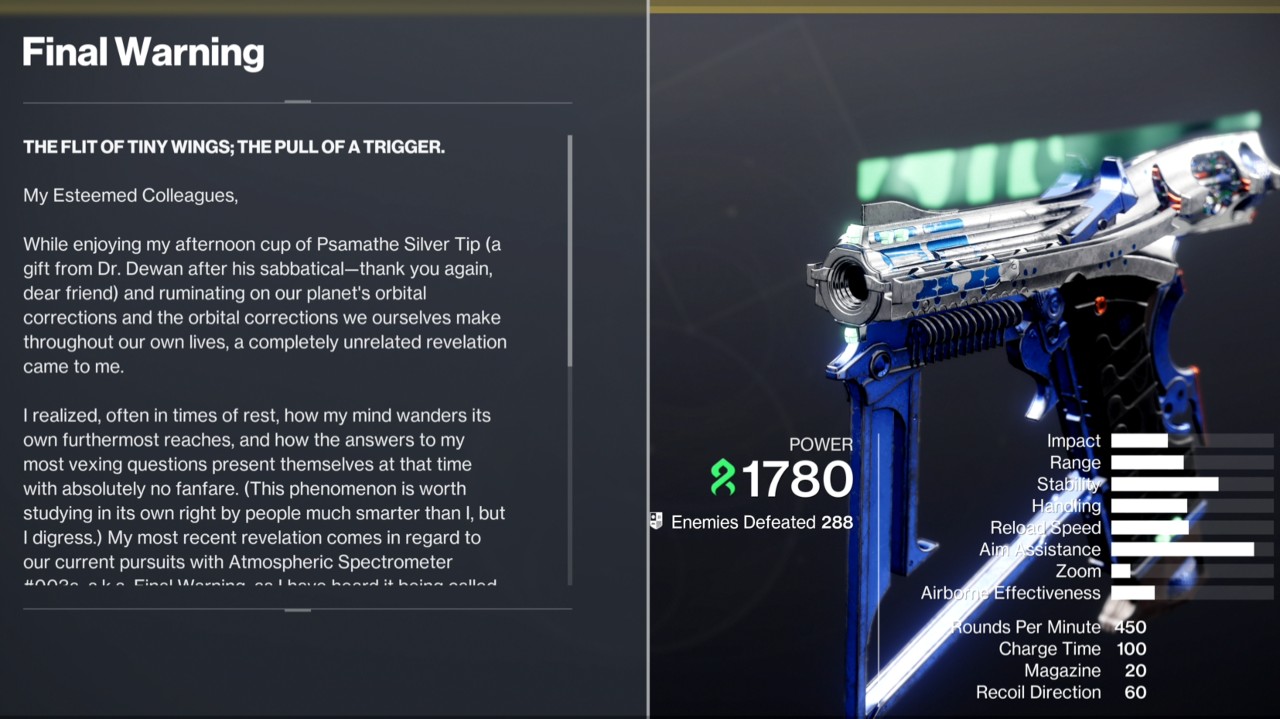Image resolution: width=1280 pixels, height=719 pixels.
Task: Click the lore text scrollbar
Action: coord(570,252)
